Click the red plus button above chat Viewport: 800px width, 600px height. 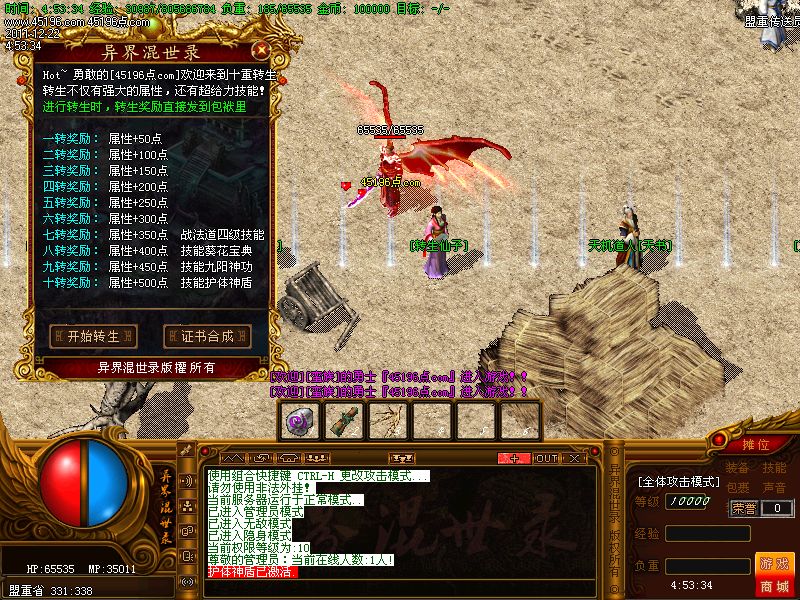(515, 458)
